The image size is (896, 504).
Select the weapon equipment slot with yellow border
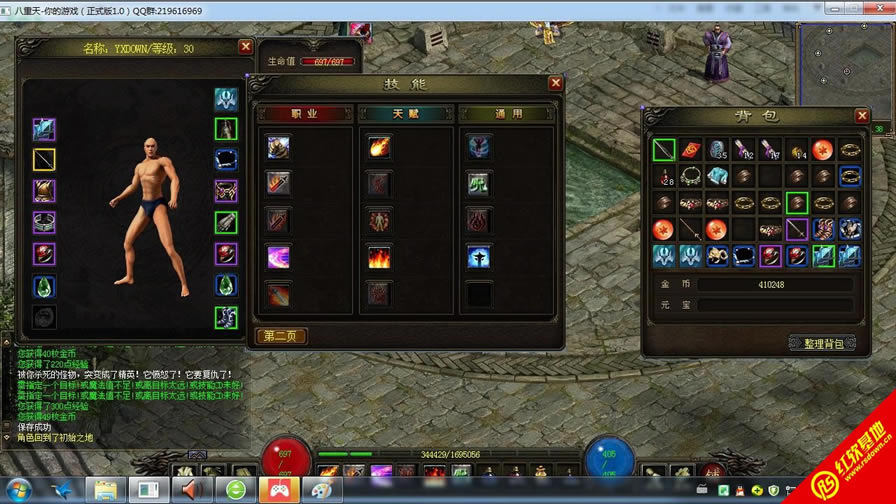(44, 160)
